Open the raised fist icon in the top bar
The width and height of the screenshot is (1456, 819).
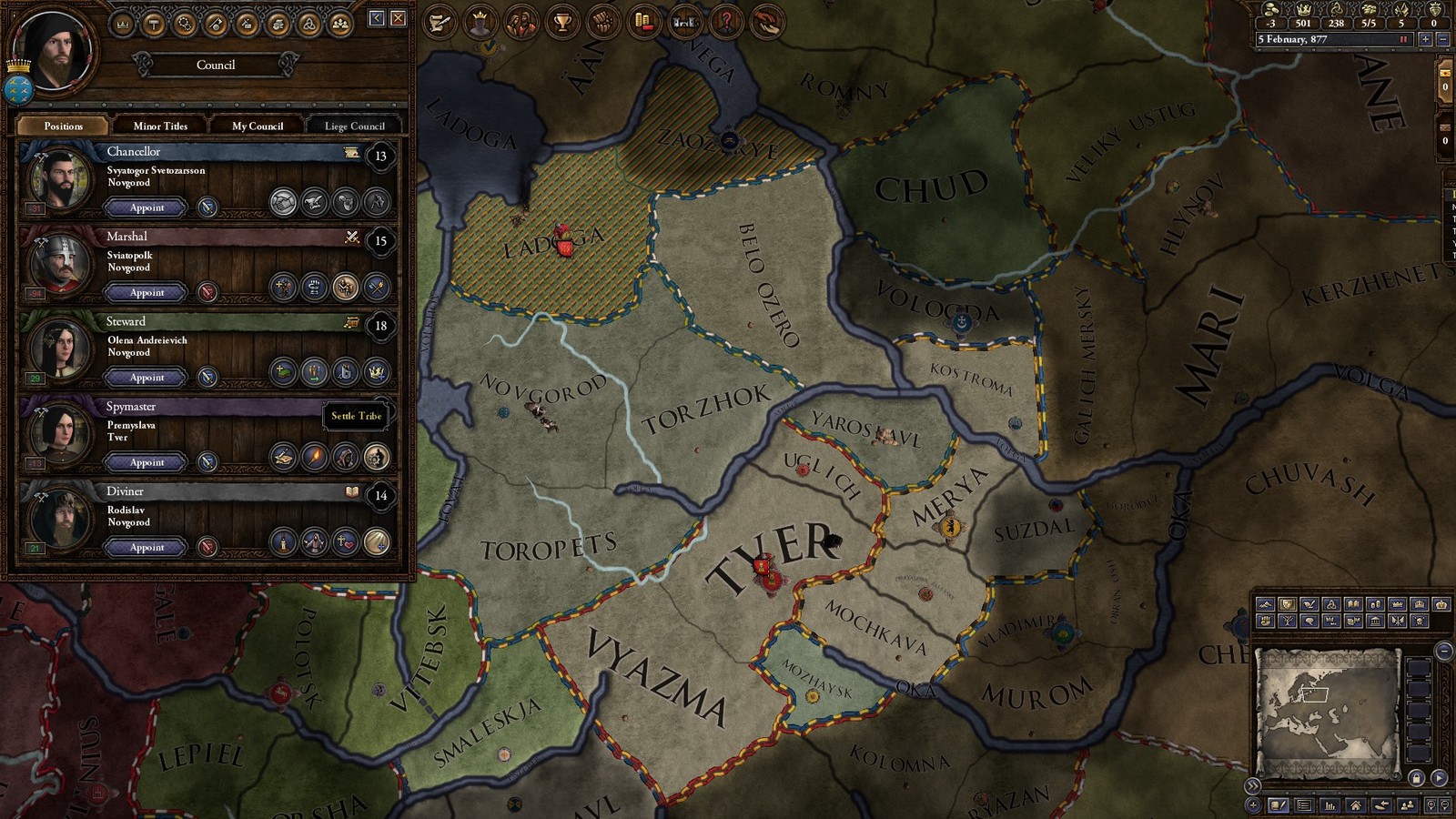pyautogui.click(x=602, y=22)
